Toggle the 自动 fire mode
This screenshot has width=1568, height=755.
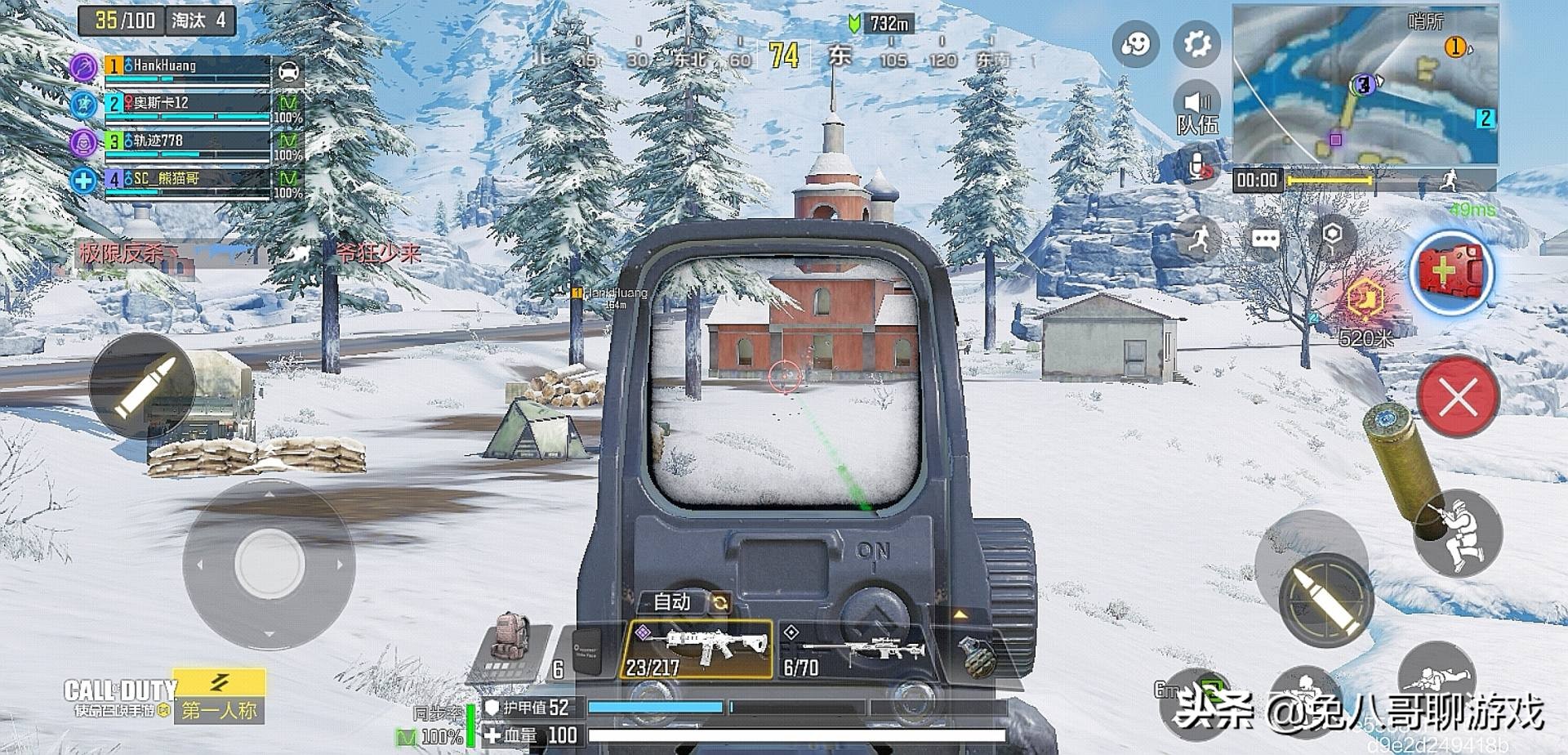pos(684,602)
